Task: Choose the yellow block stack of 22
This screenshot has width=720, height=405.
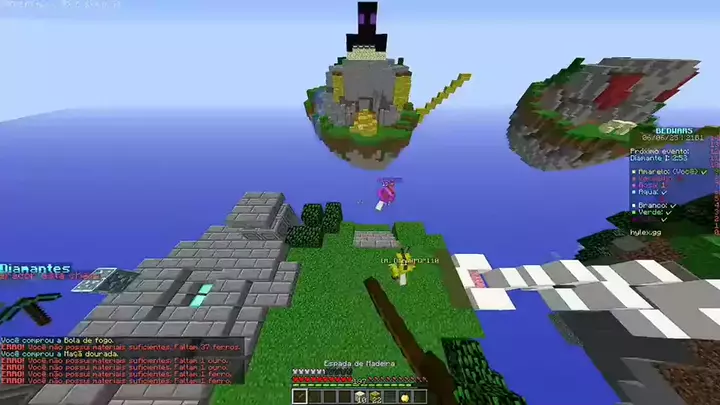Action: click(376, 396)
